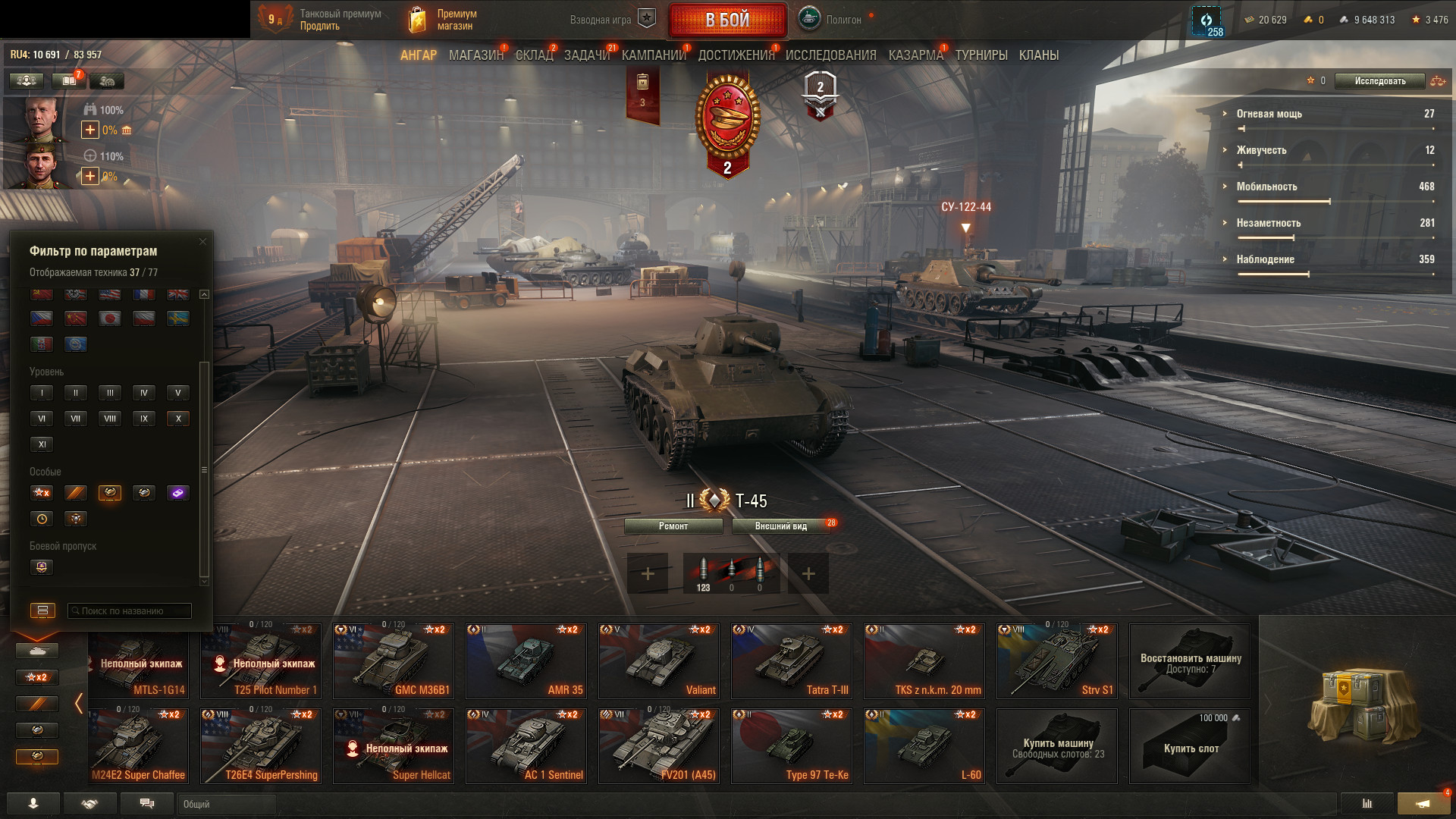Screen dimensions: 1456x819
Task: Open Внешний вид customization
Action: pos(780,526)
